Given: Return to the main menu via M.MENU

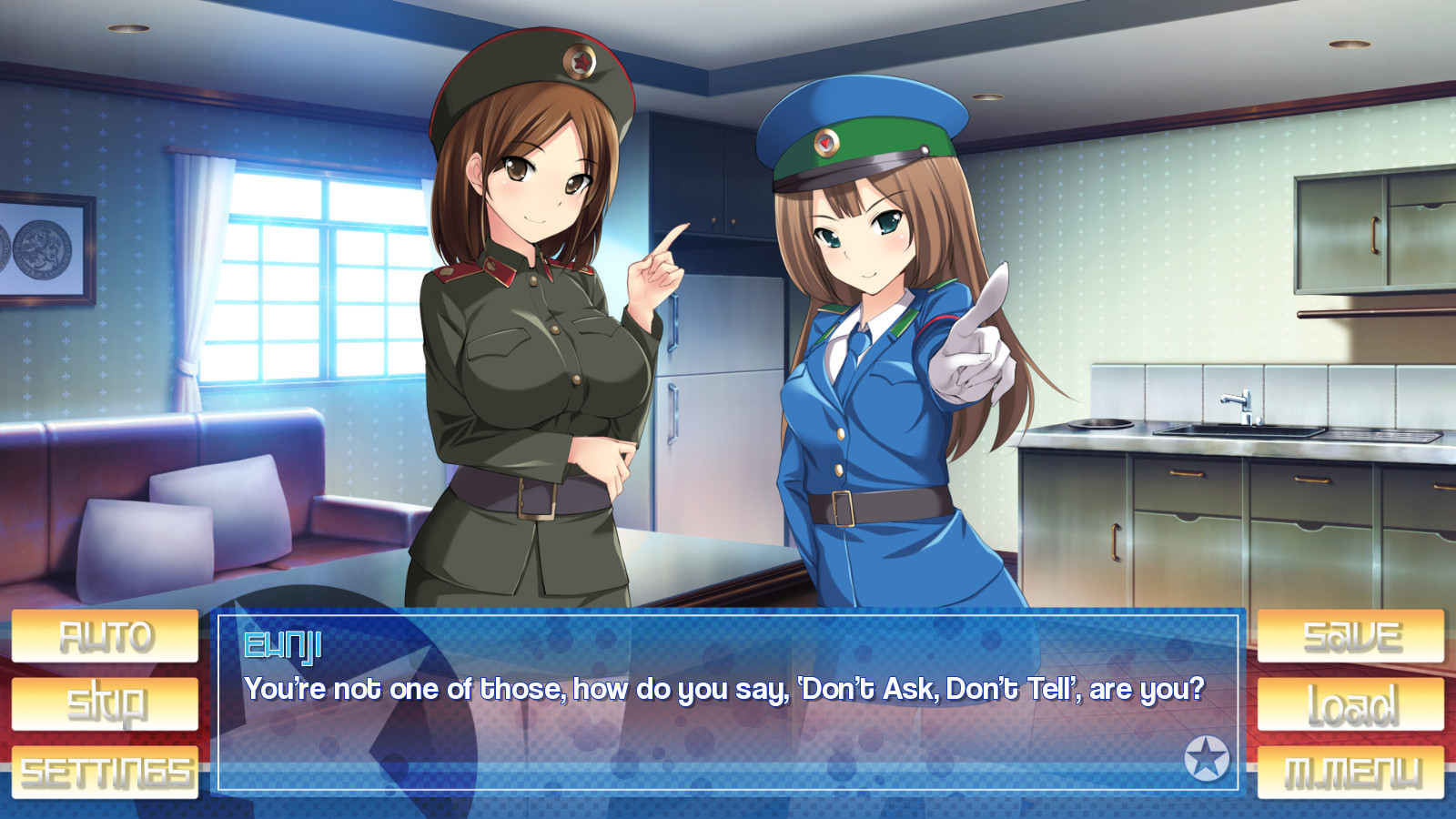Looking at the screenshot, I should pos(1350,771).
